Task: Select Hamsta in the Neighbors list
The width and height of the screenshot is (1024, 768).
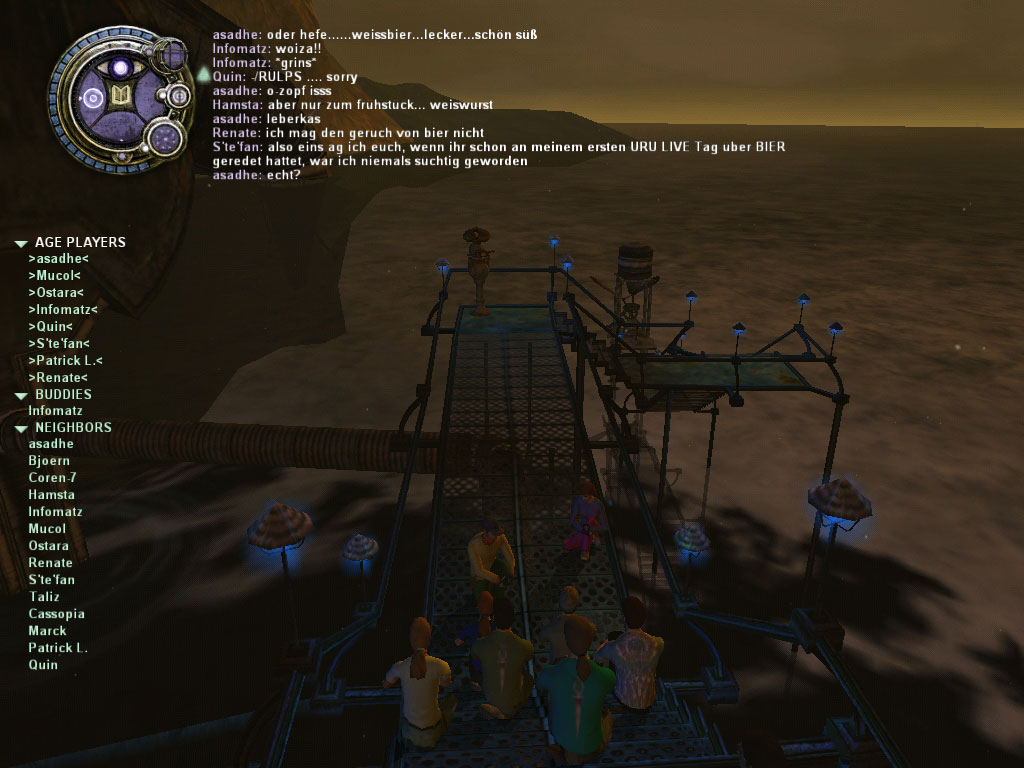Action: (51, 495)
